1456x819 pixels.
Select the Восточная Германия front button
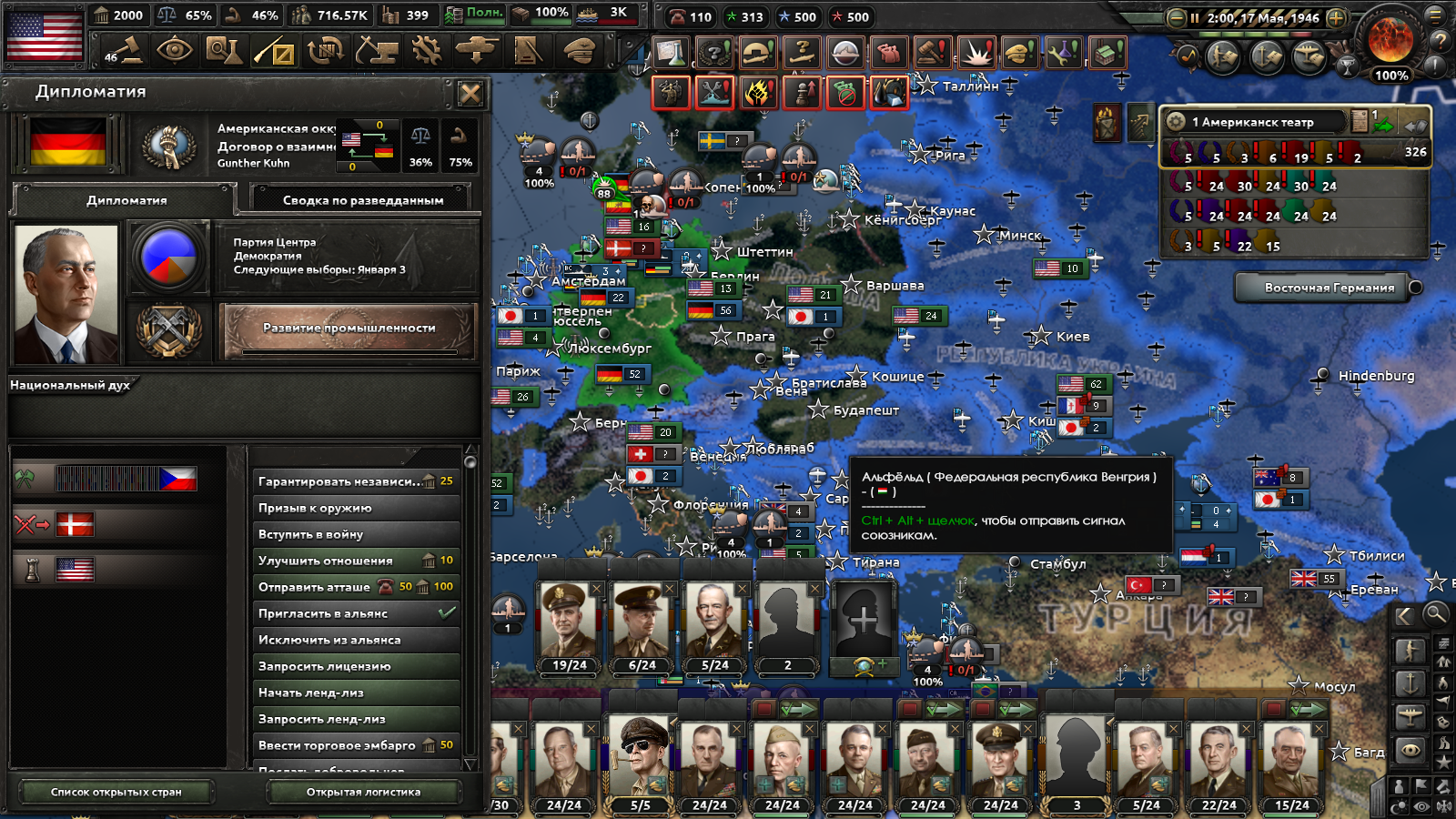[x=1328, y=288]
